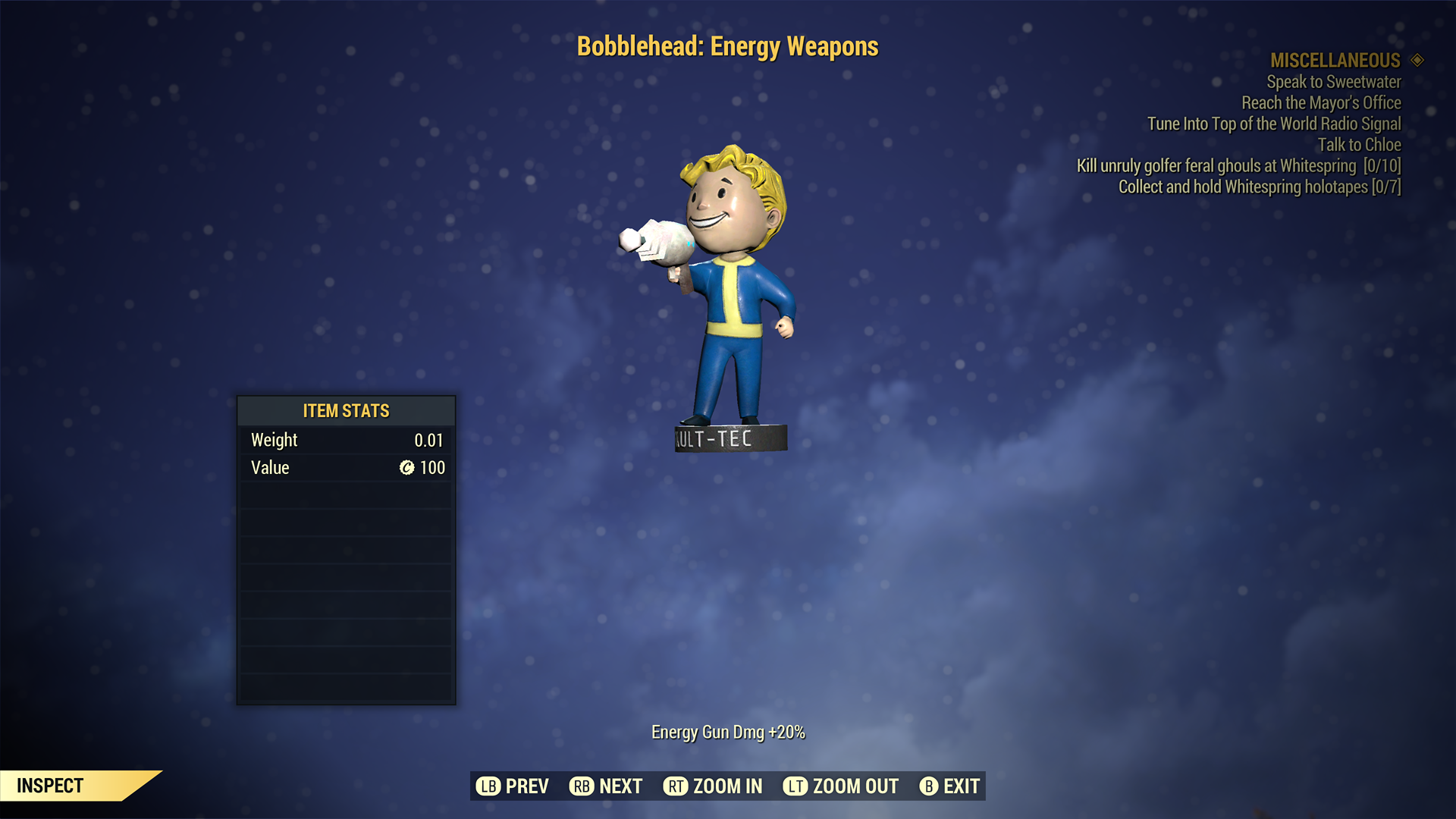
Task: Expand Collect and hold Whitespring holotapes entry
Action: click(x=1259, y=187)
